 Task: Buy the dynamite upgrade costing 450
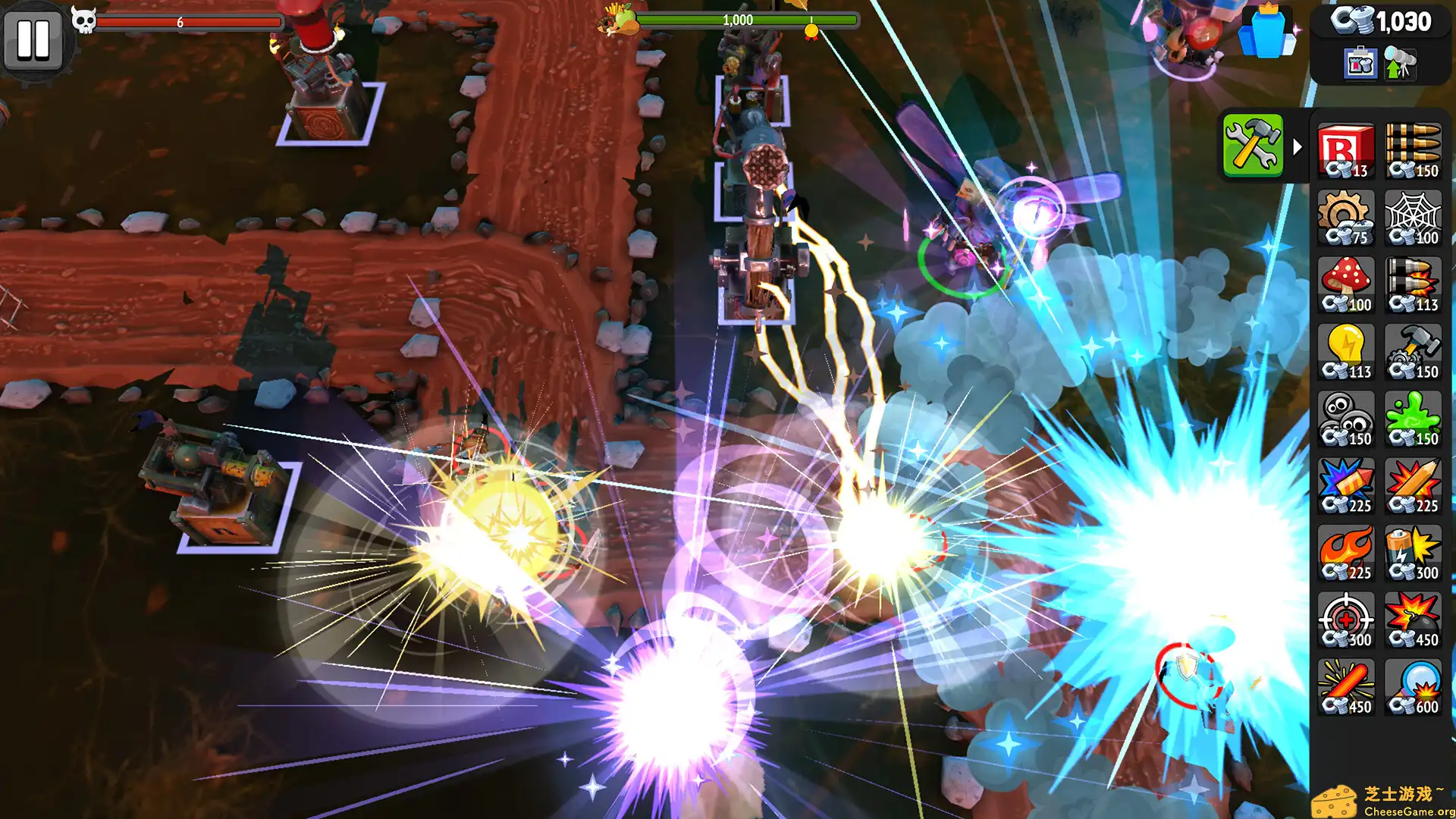1346,685
